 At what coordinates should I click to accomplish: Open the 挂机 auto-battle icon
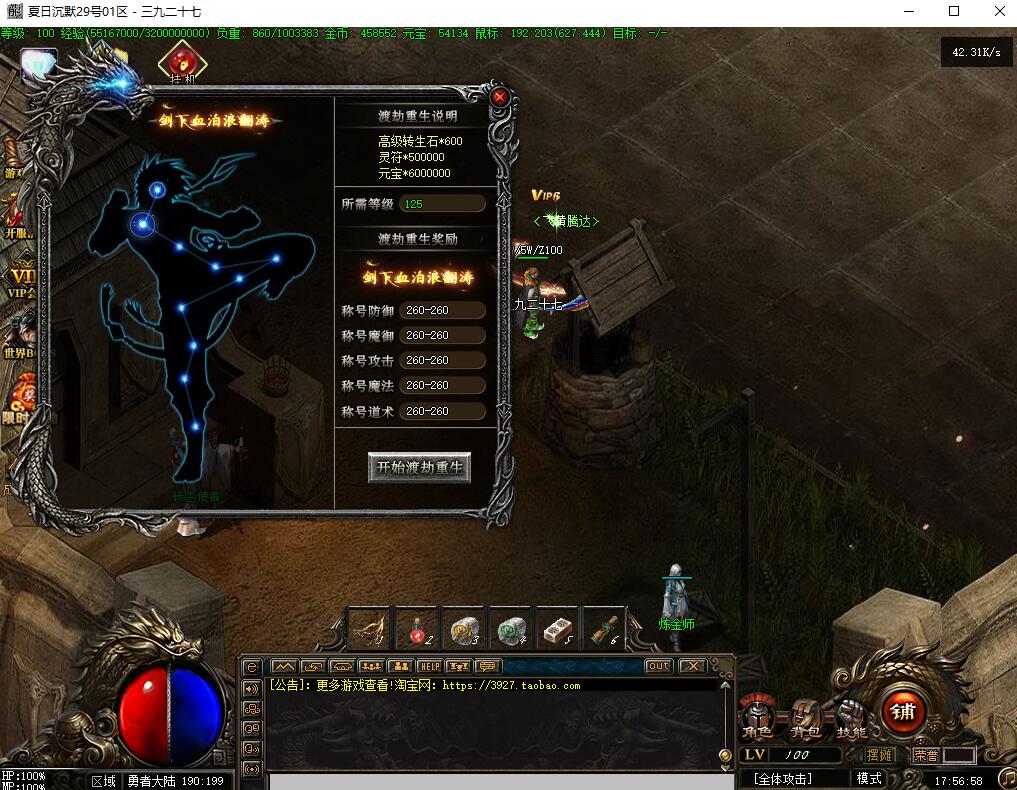pos(181,64)
